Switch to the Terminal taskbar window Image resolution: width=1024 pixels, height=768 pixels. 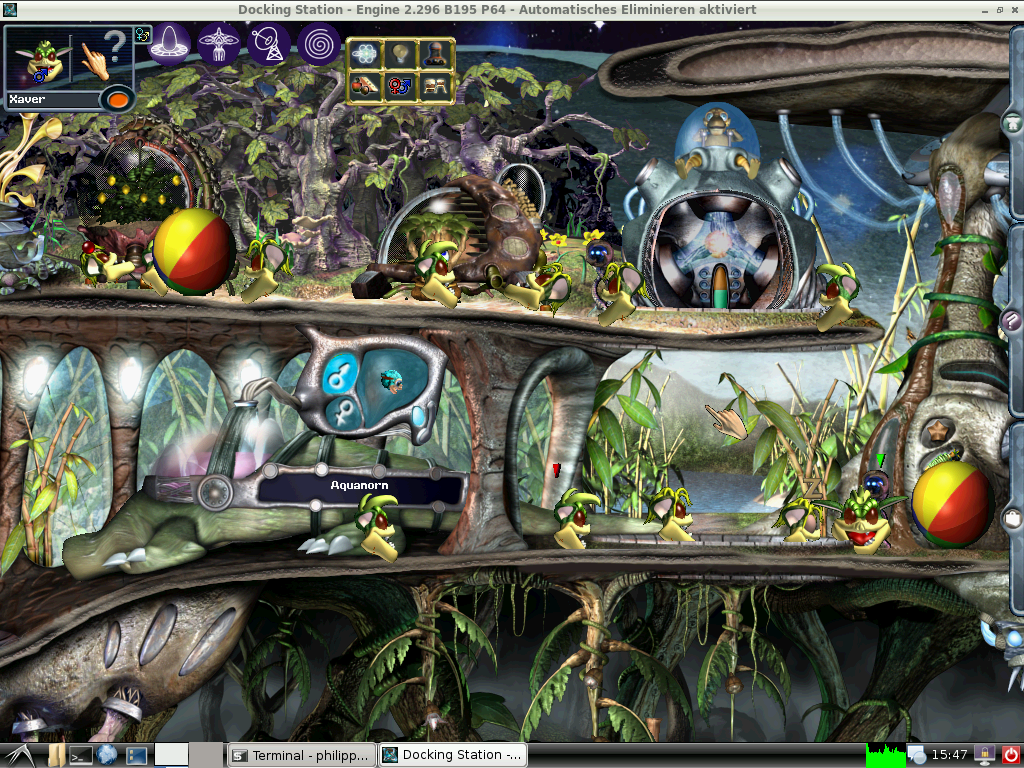(302, 755)
